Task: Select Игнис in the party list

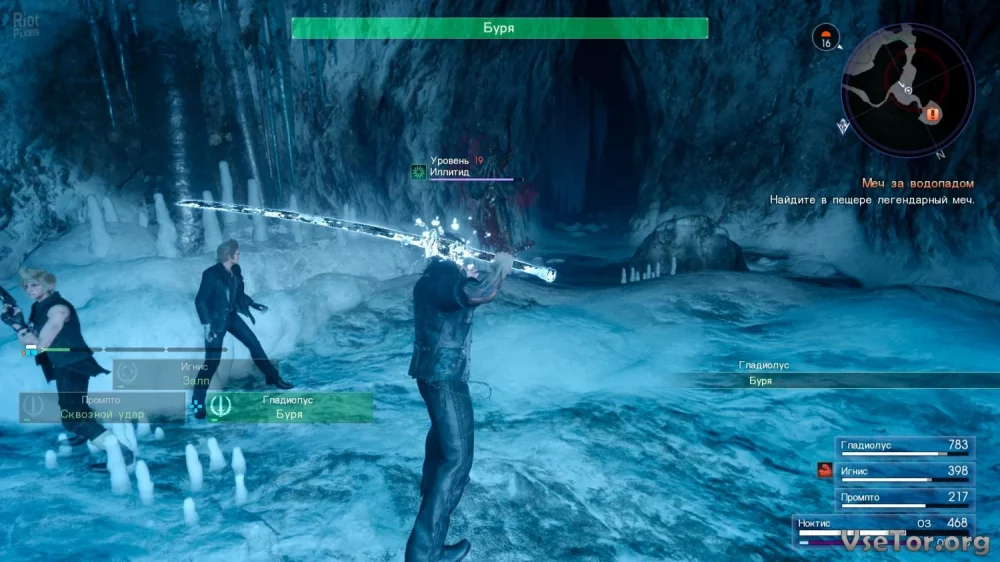Action: click(x=903, y=472)
